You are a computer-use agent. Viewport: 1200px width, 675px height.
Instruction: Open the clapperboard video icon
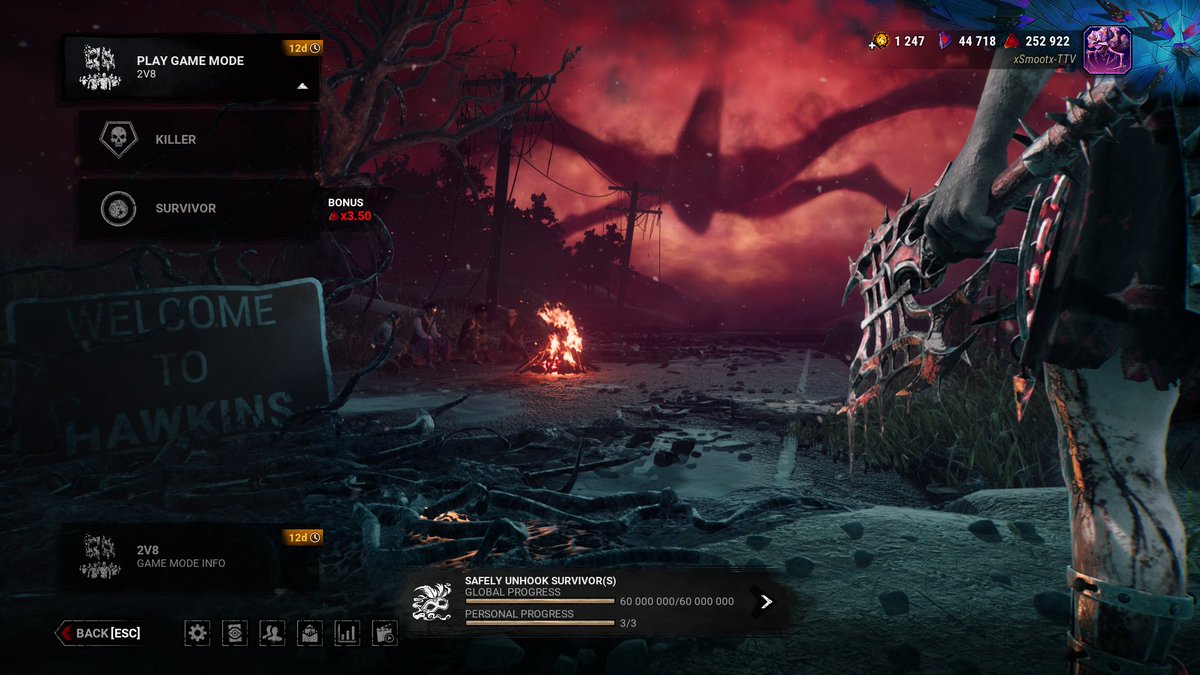click(x=384, y=633)
